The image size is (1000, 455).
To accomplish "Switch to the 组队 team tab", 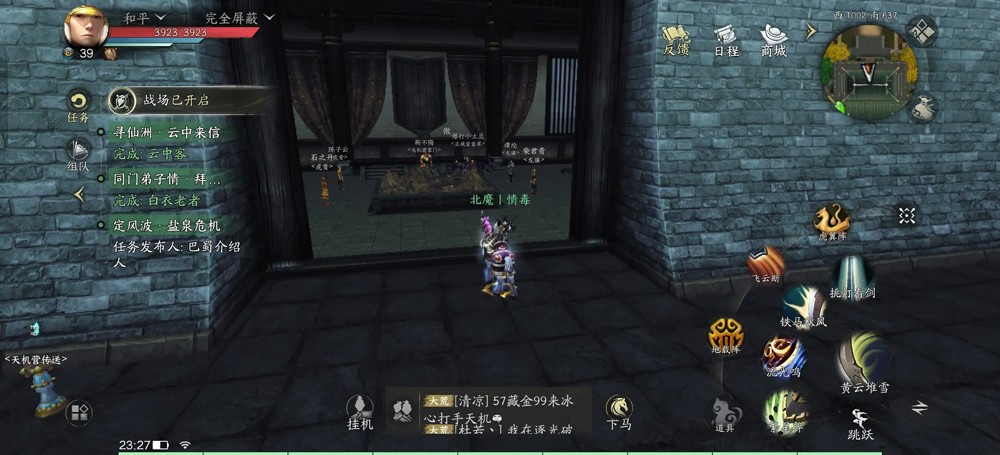I will click(x=78, y=155).
